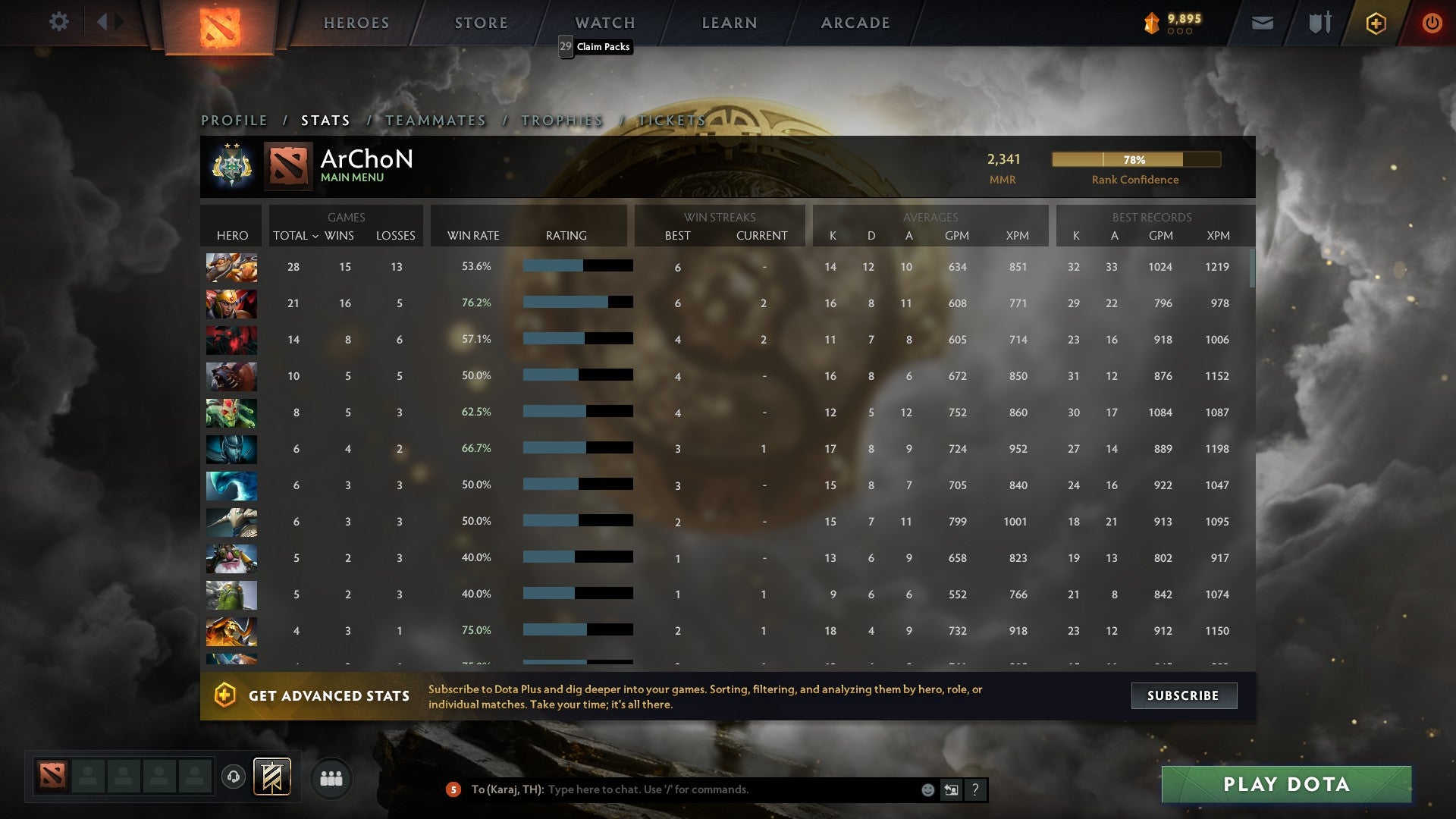Open the settings gear
This screenshot has width=1456, height=819.
(58, 22)
